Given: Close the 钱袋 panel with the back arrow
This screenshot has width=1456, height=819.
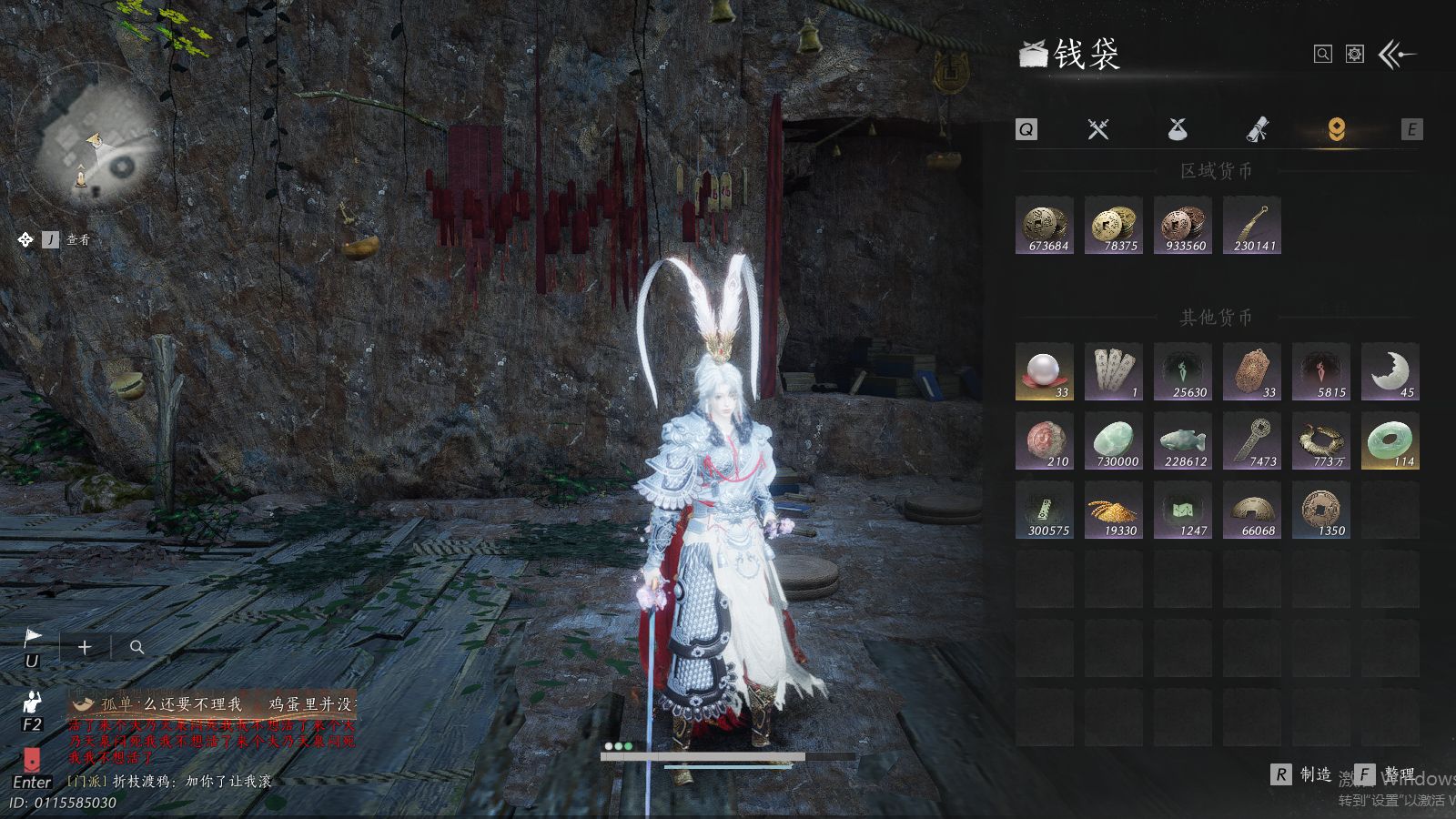Looking at the screenshot, I should 1397,55.
